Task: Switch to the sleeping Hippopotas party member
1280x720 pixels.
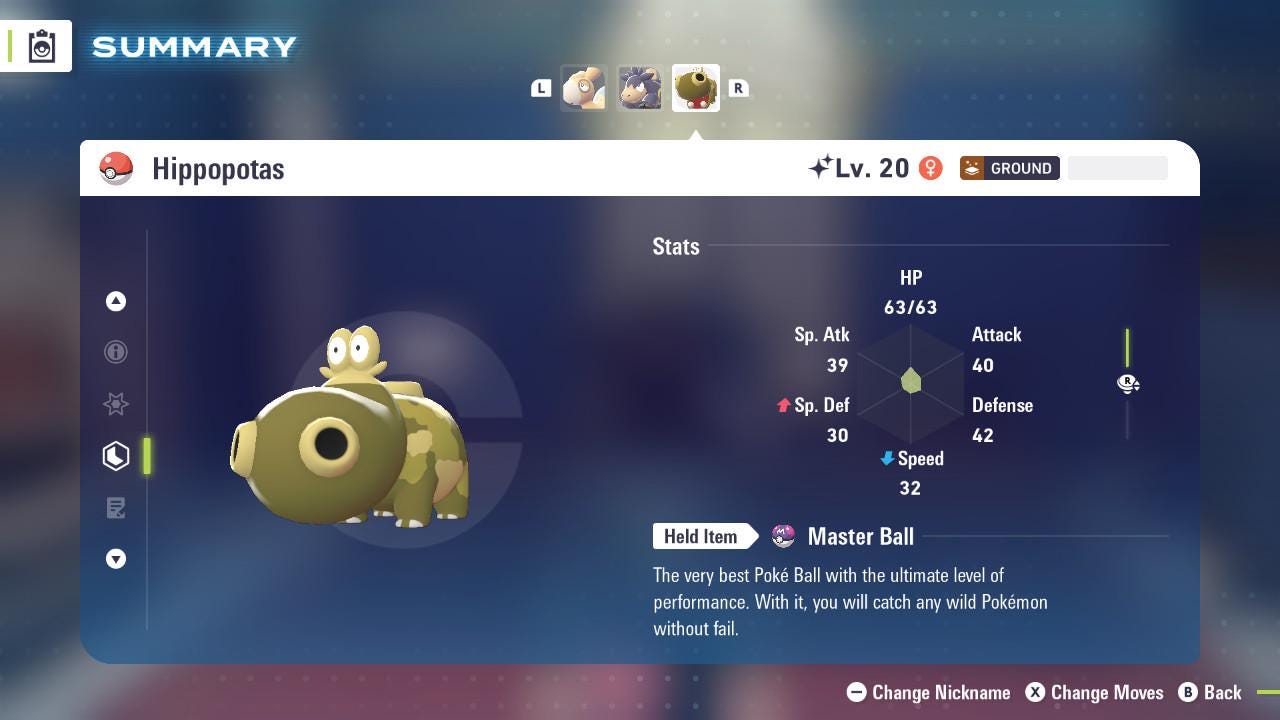Action: click(584, 87)
